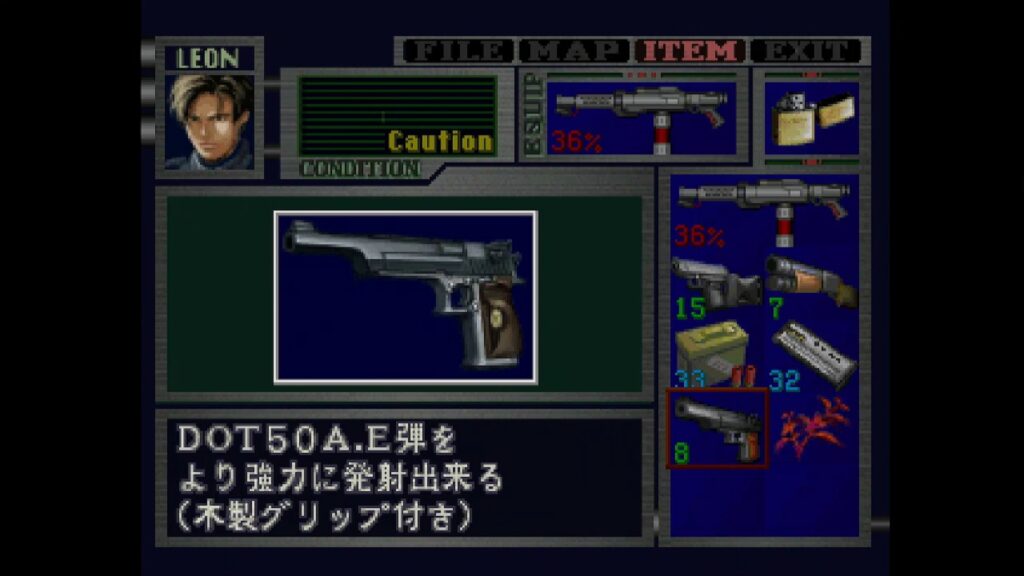Pick the flamethrower in the inventory grid
Screen dimensions: 1024x576
(x=762, y=212)
